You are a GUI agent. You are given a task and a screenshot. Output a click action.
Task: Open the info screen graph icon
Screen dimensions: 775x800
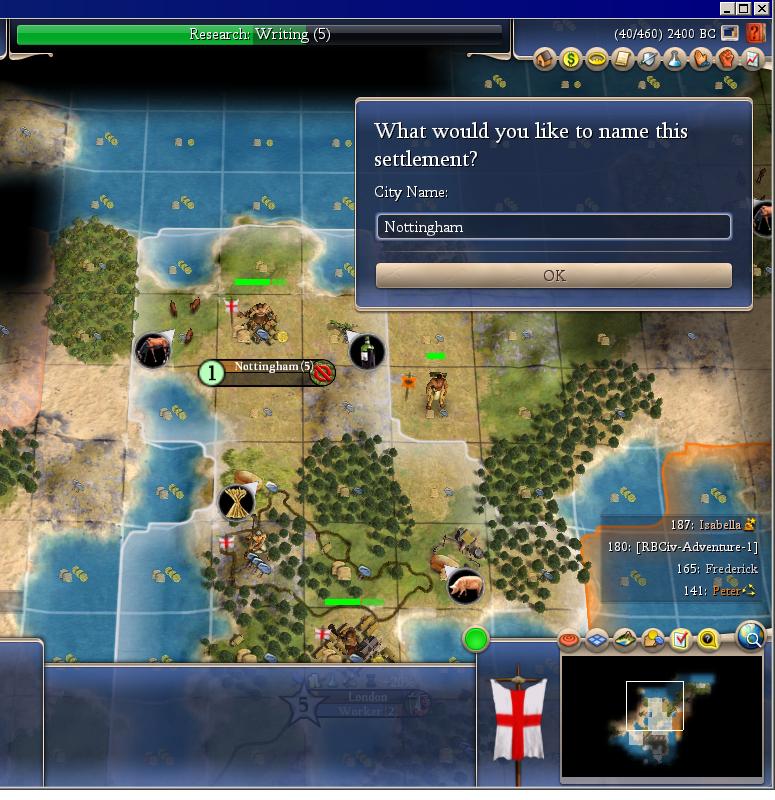point(753,59)
